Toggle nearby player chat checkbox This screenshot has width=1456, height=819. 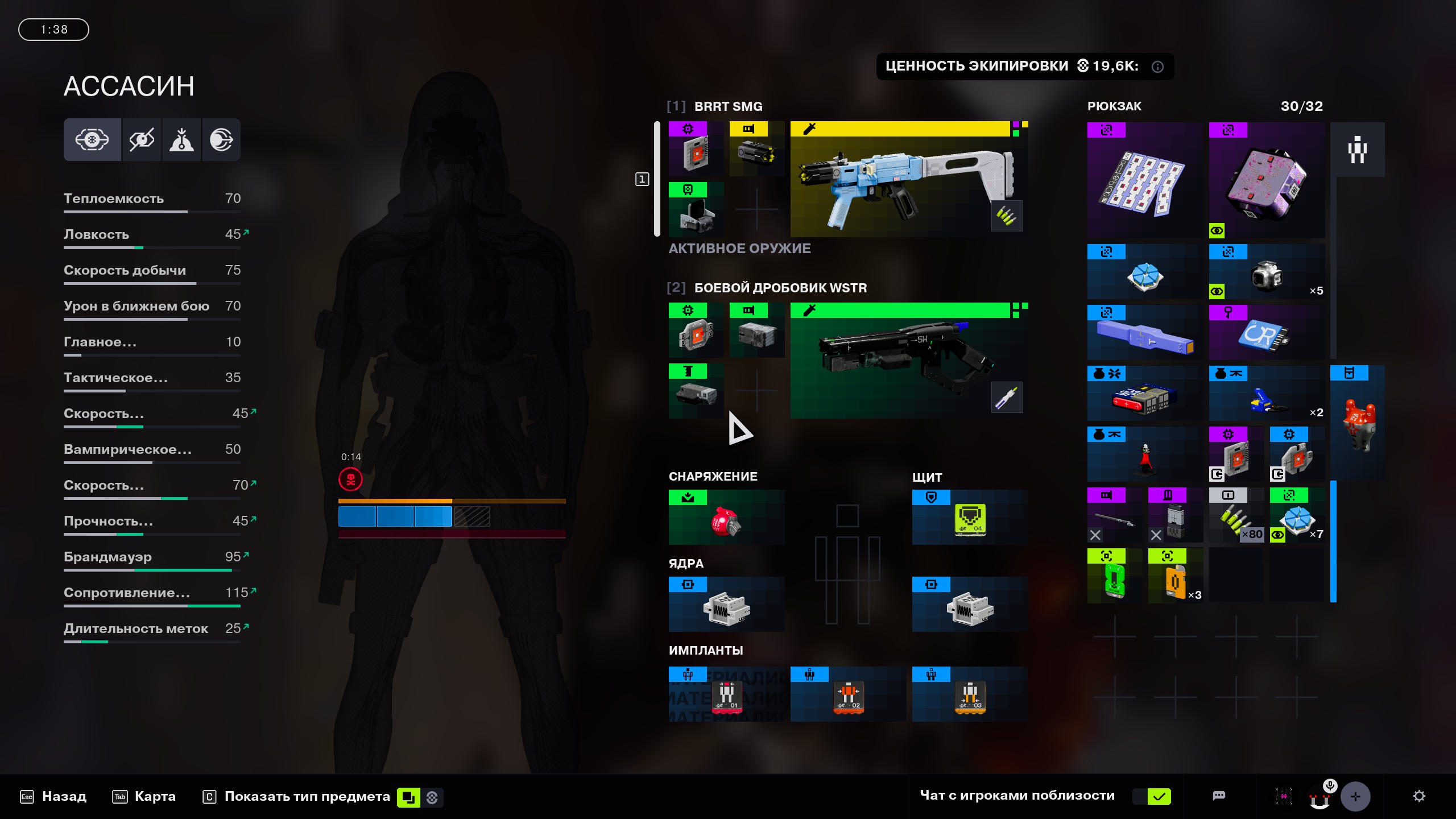pyautogui.click(x=1159, y=796)
